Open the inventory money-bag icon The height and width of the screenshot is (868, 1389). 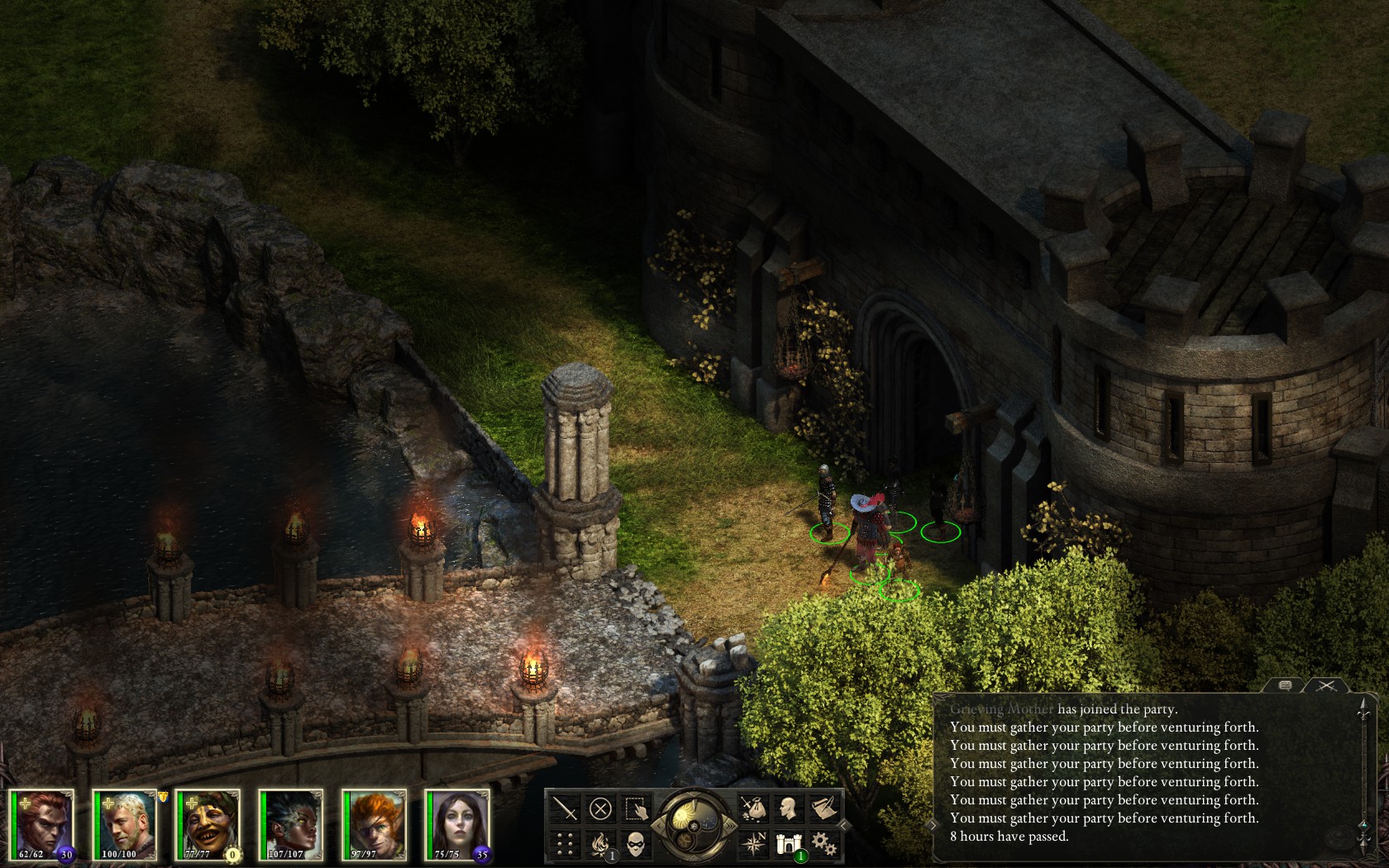[x=754, y=808]
